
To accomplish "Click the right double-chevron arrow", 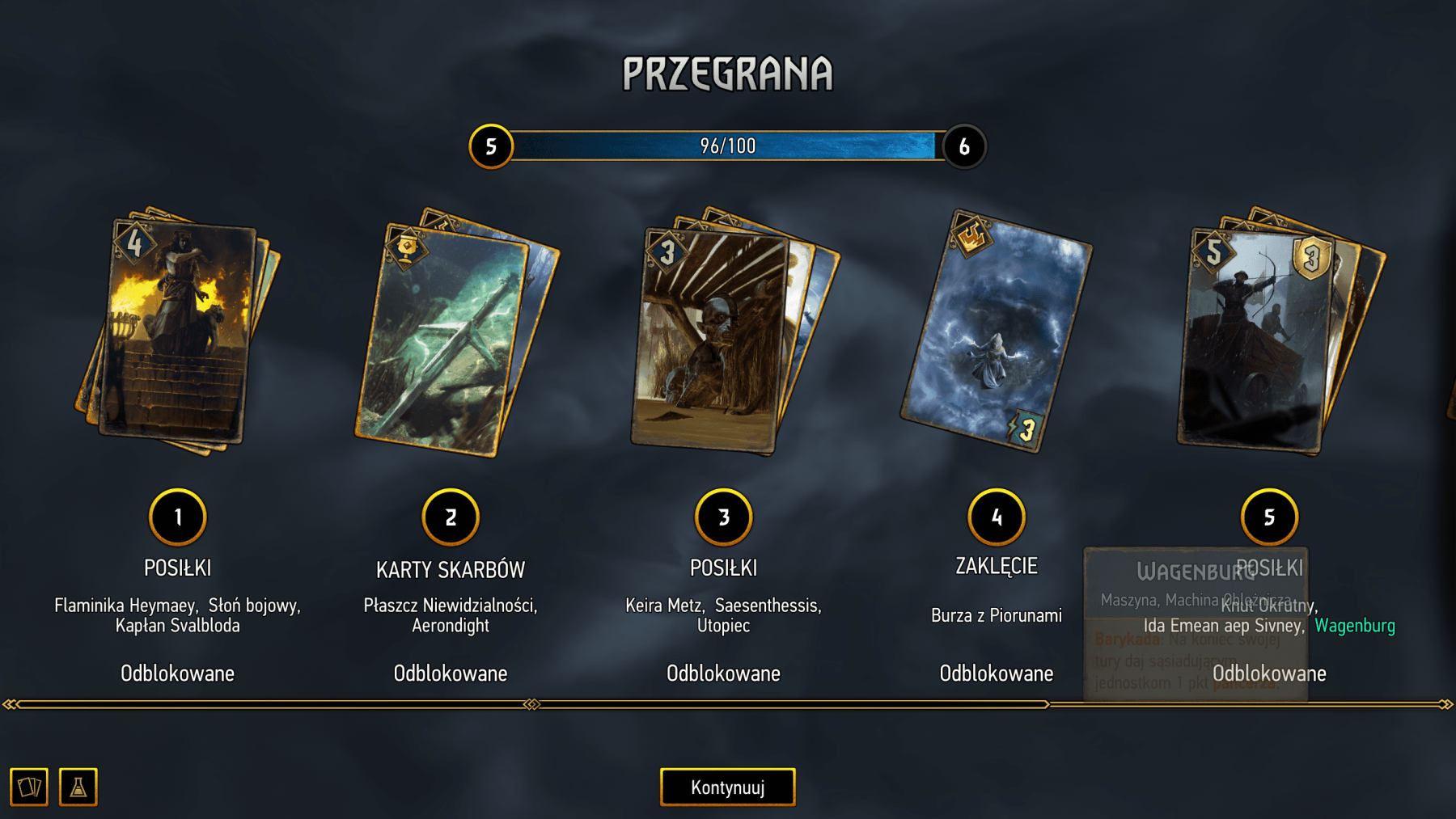I will click(x=1449, y=703).
